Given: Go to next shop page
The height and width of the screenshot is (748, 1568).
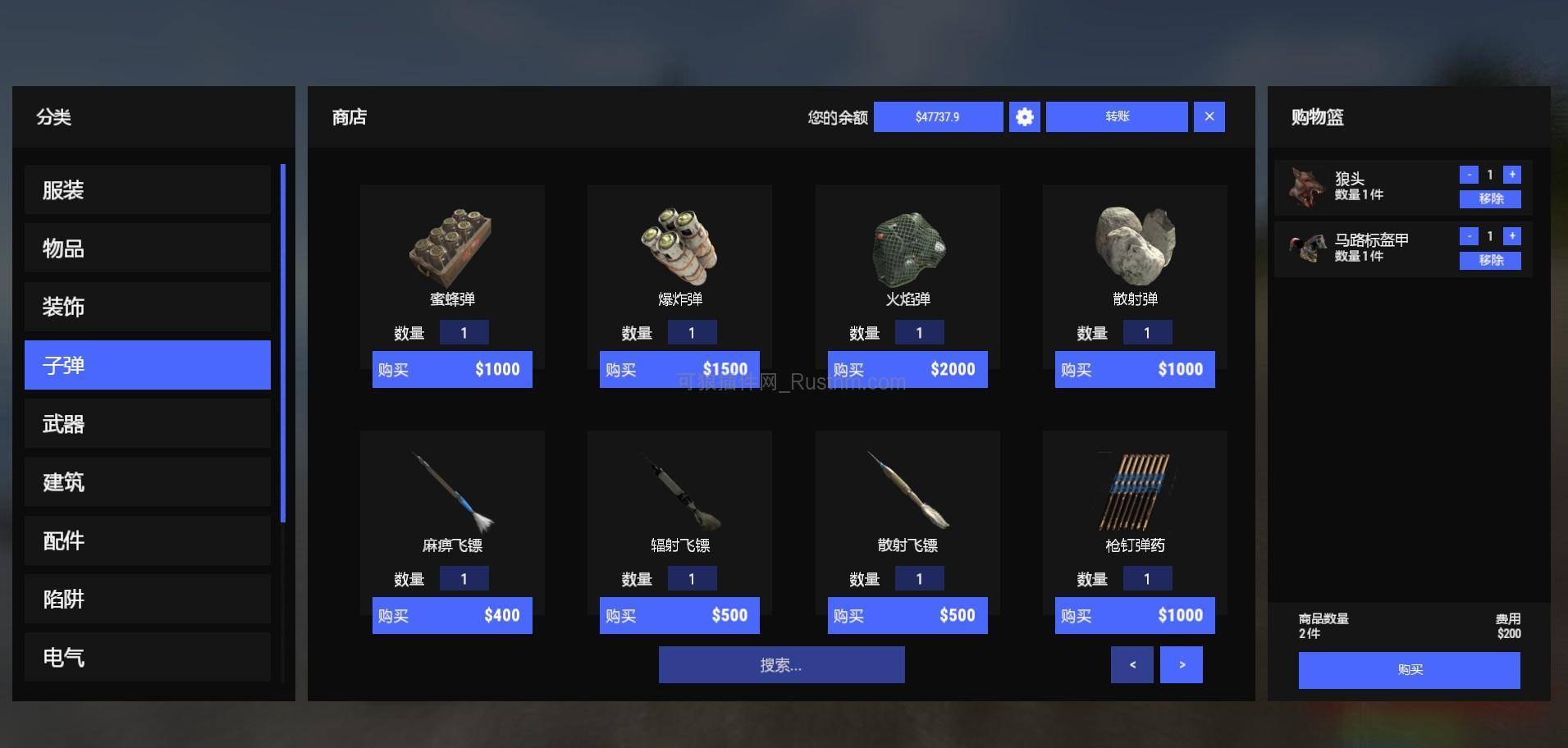Looking at the screenshot, I should pyautogui.click(x=1181, y=664).
